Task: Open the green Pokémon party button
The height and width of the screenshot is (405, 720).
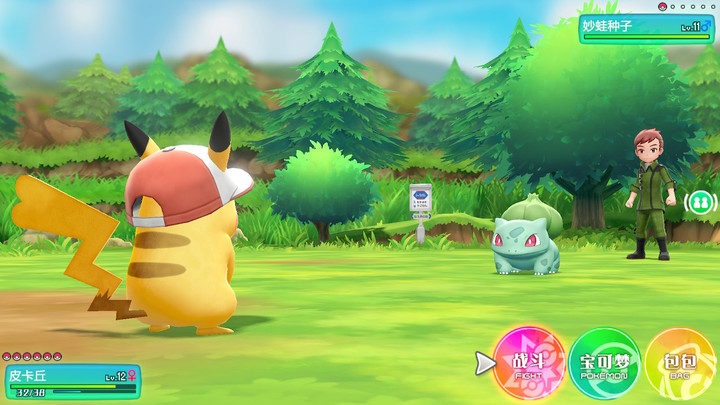Action: (x=604, y=363)
